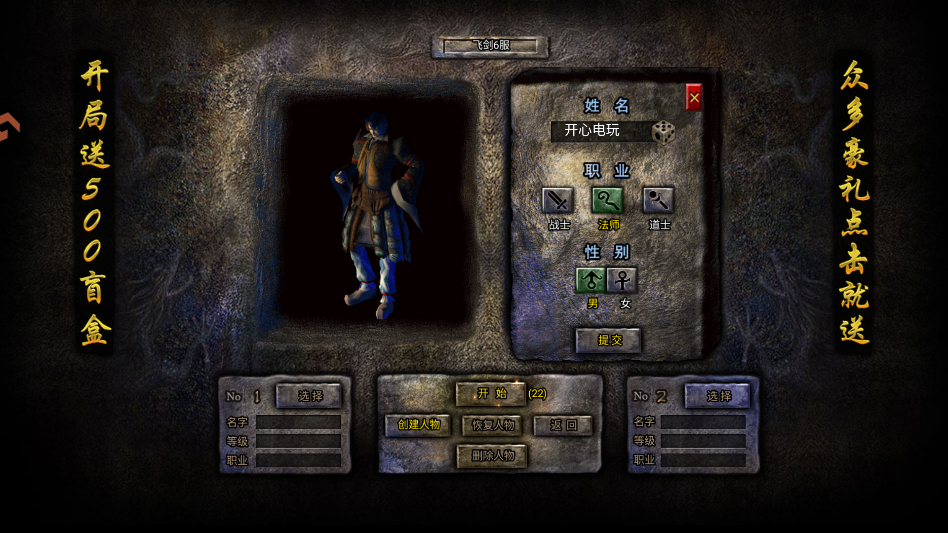Start the game with 开始
The width and height of the screenshot is (948, 533).
[491, 394]
